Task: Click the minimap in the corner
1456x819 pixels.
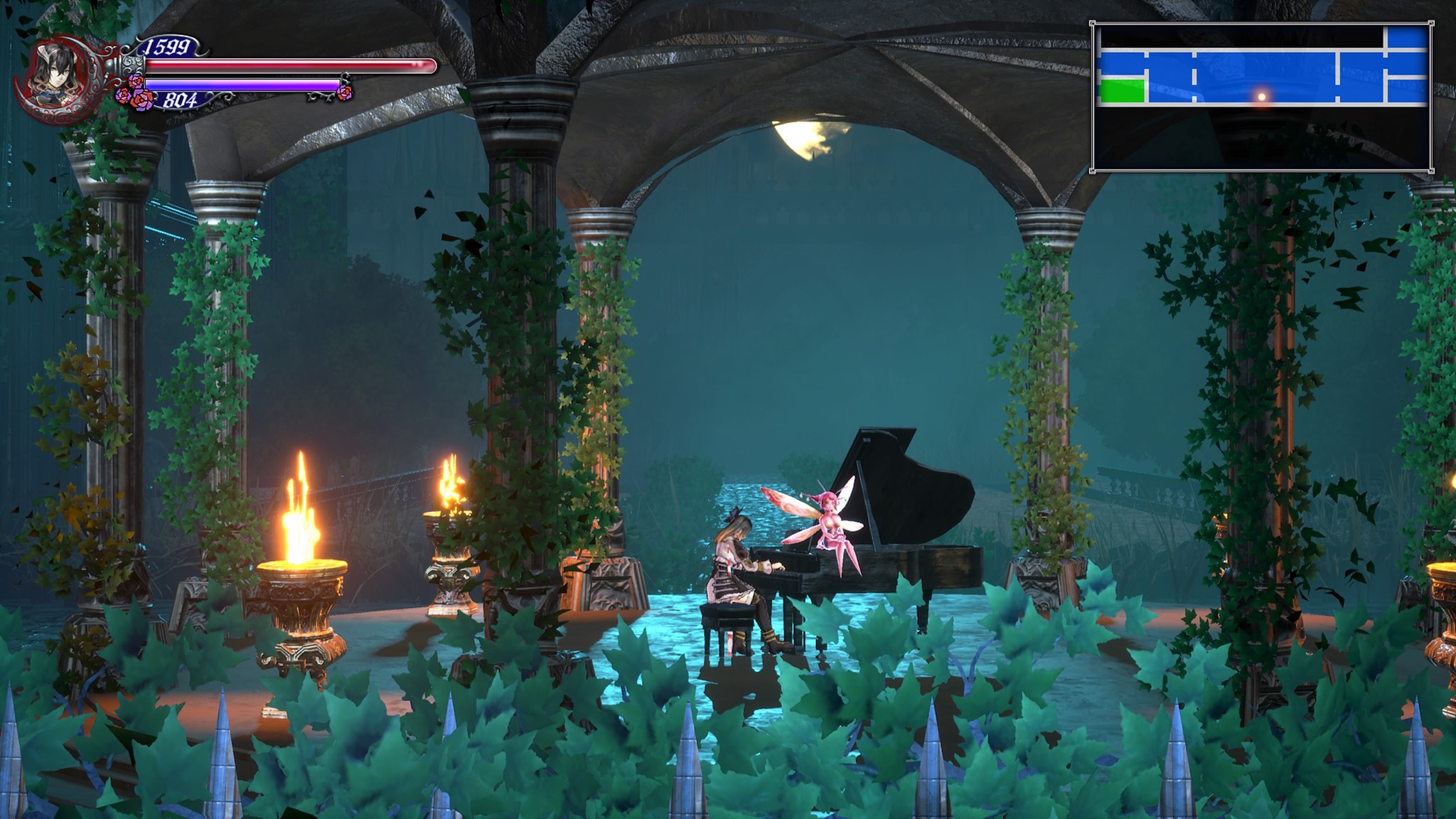Action: [1262, 97]
